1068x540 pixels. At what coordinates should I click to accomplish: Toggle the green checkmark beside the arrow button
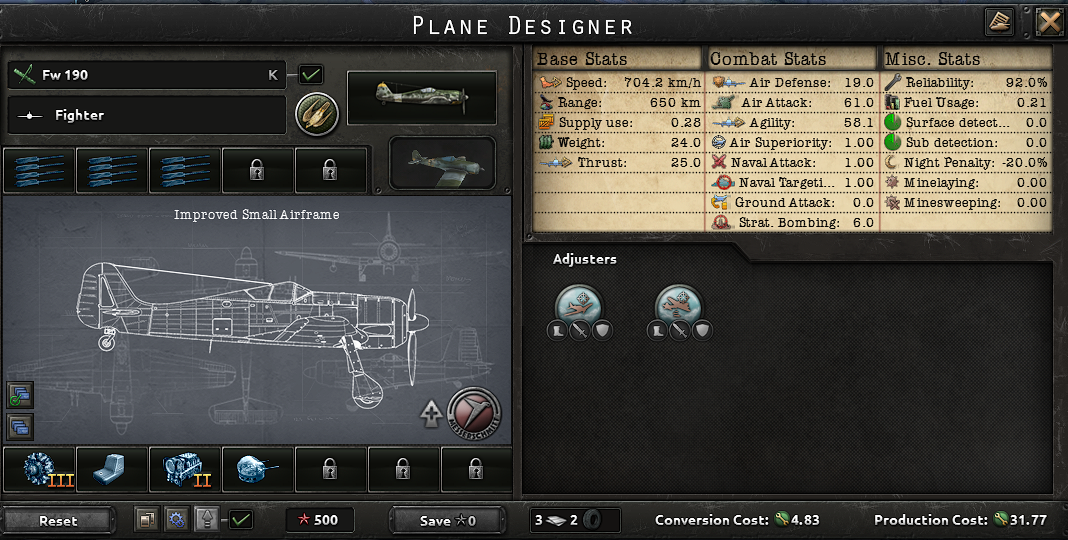(x=240, y=520)
